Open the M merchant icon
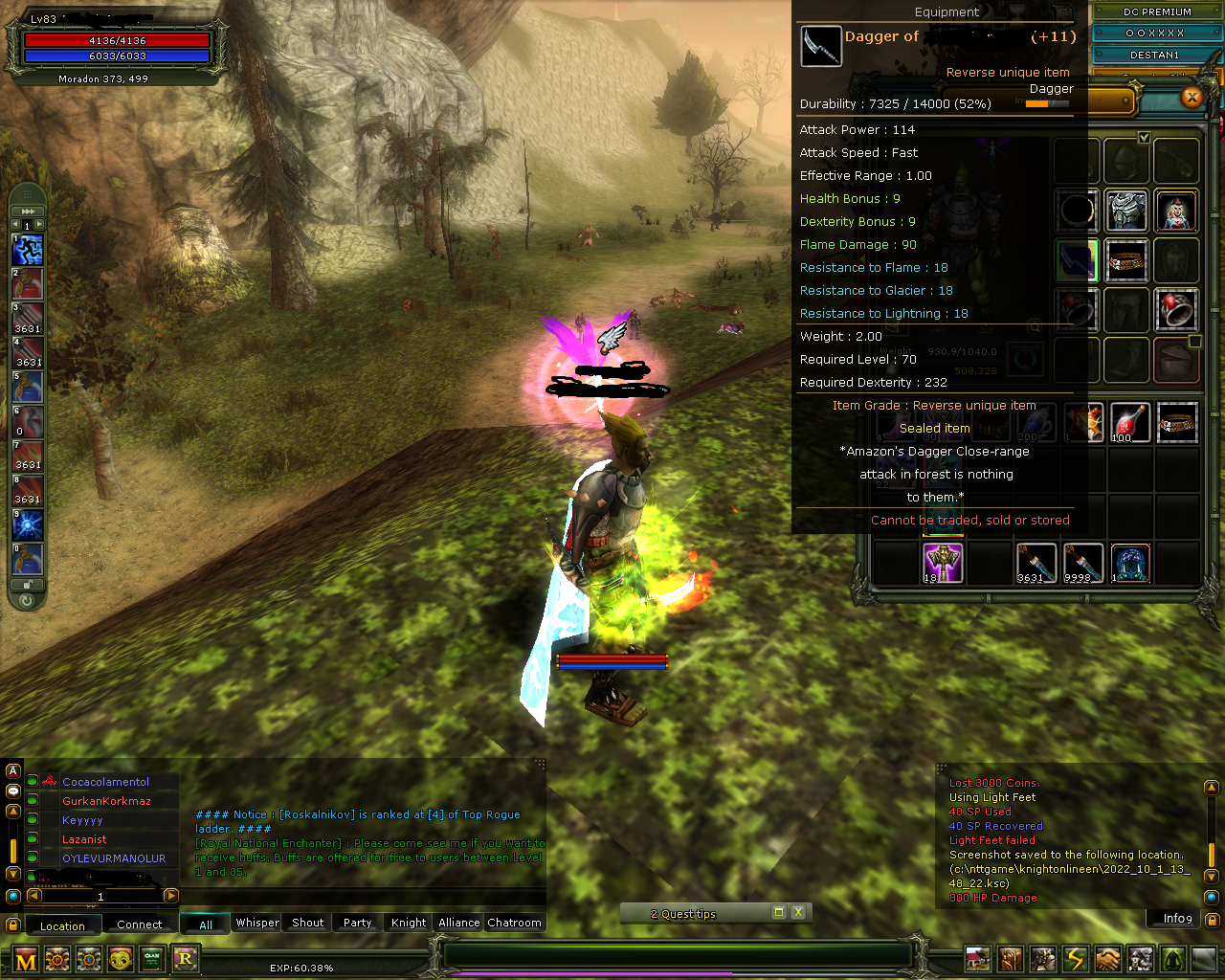The image size is (1225, 980). coord(25,960)
